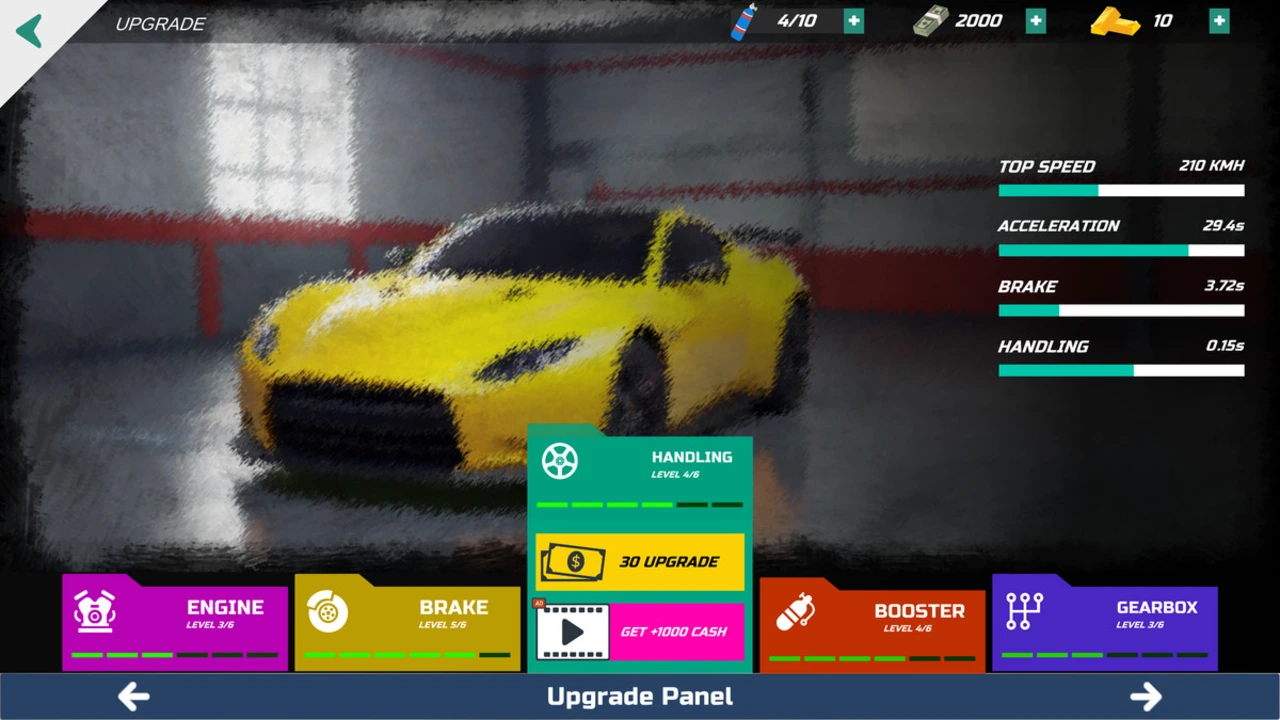Go back using the green arrow
Screen dimensions: 1280x720
click(x=30, y=30)
